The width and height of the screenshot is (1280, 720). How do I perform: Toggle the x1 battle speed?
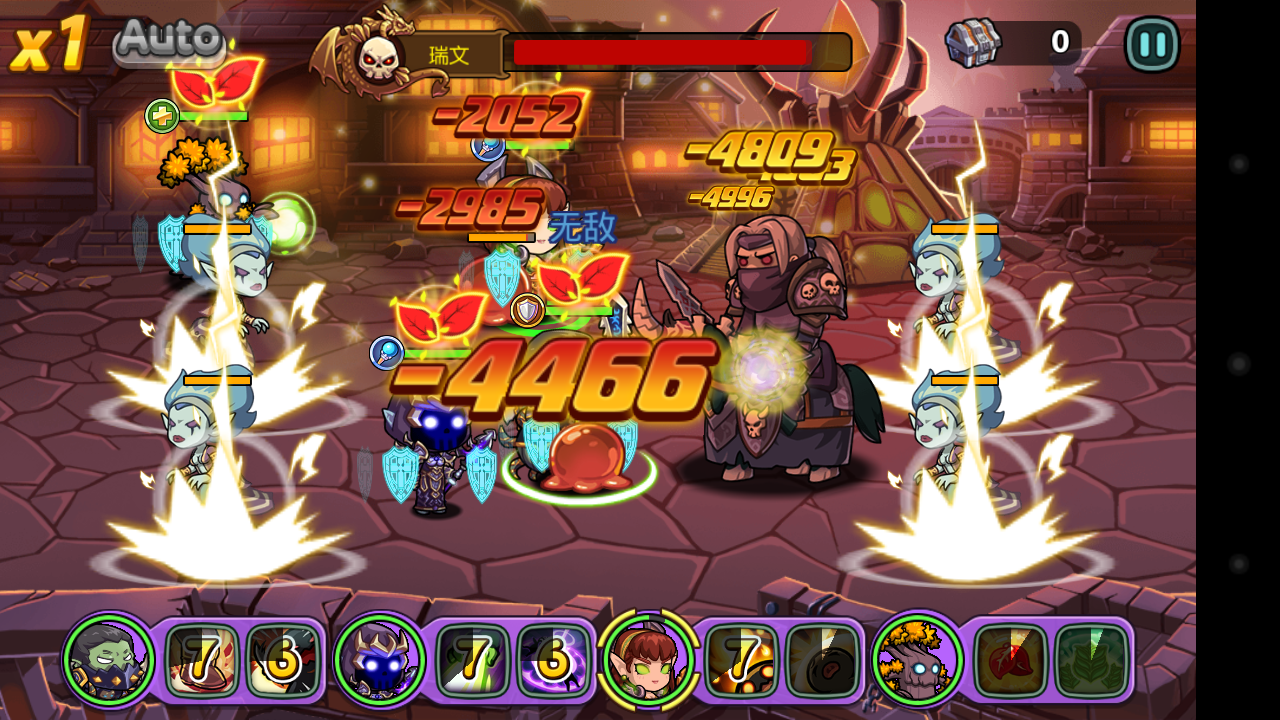pos(50,44)
